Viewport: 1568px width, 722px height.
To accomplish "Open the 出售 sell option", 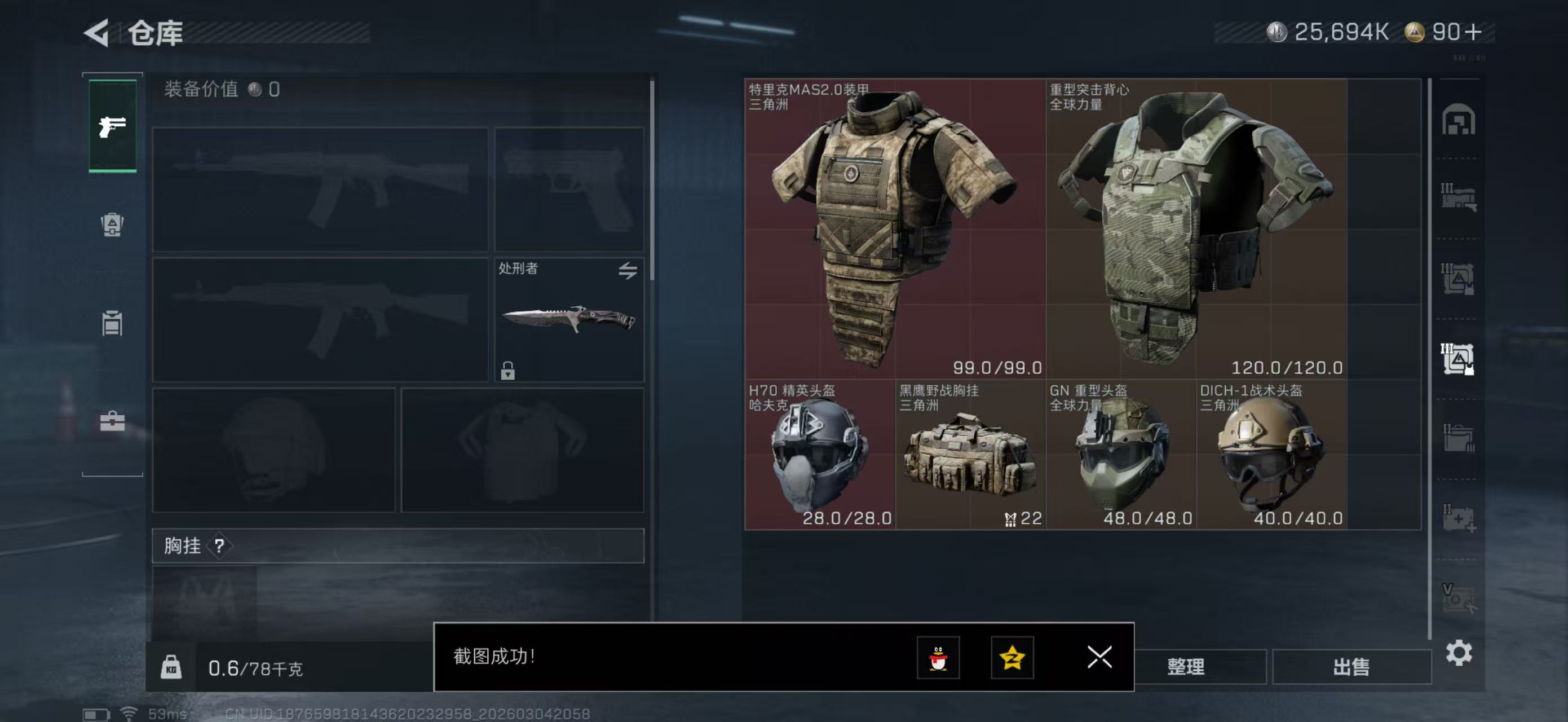I will click(x=1351, y=667).
